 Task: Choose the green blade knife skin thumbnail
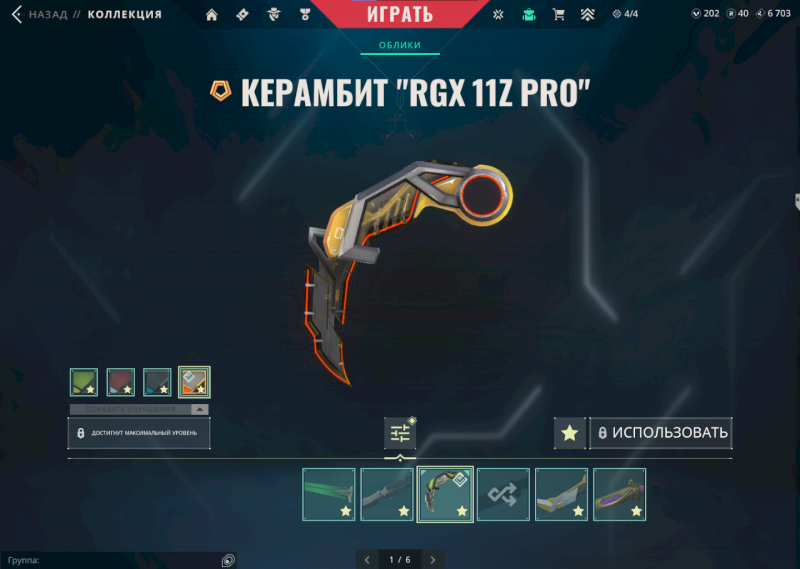[329, 494]
